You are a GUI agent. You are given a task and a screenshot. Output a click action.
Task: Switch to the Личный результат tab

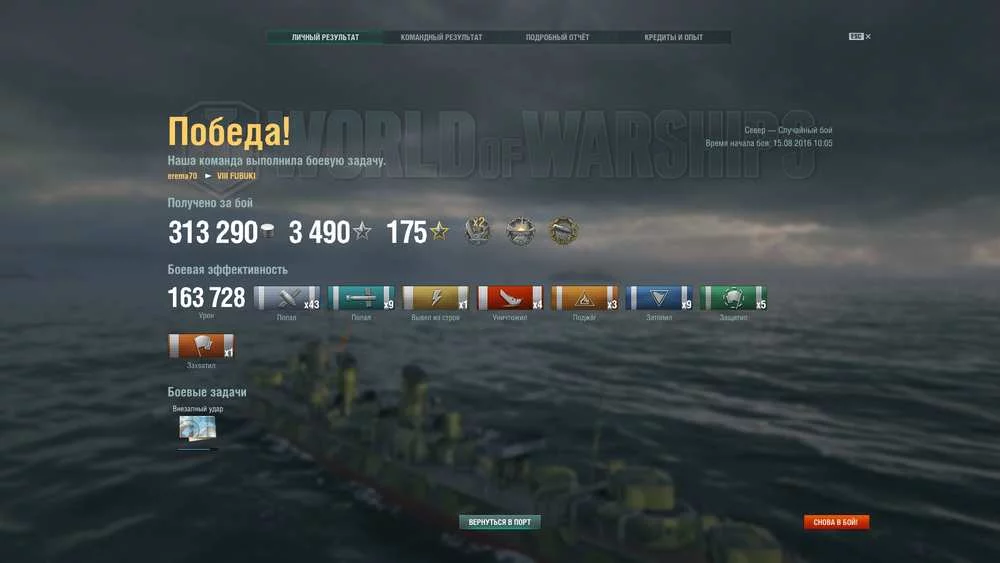(x=325, y=37)
